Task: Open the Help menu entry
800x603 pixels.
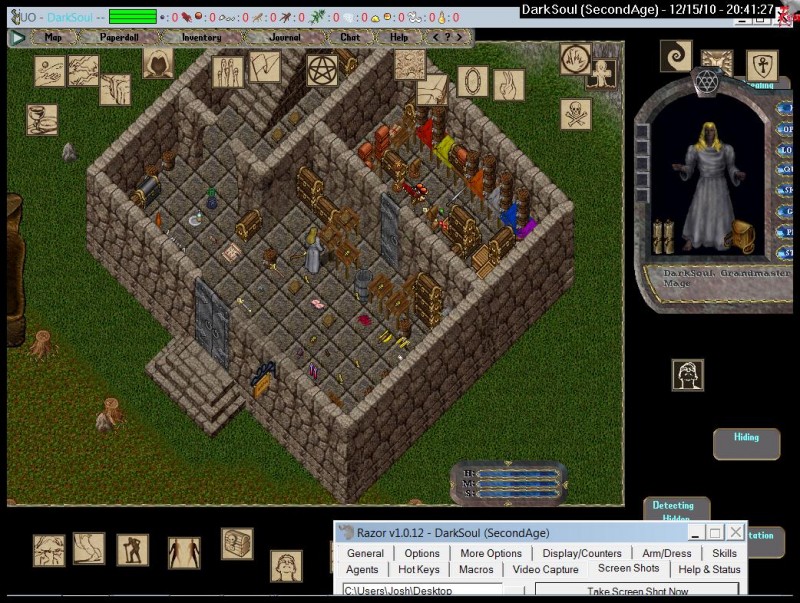Action: (399, 37)
